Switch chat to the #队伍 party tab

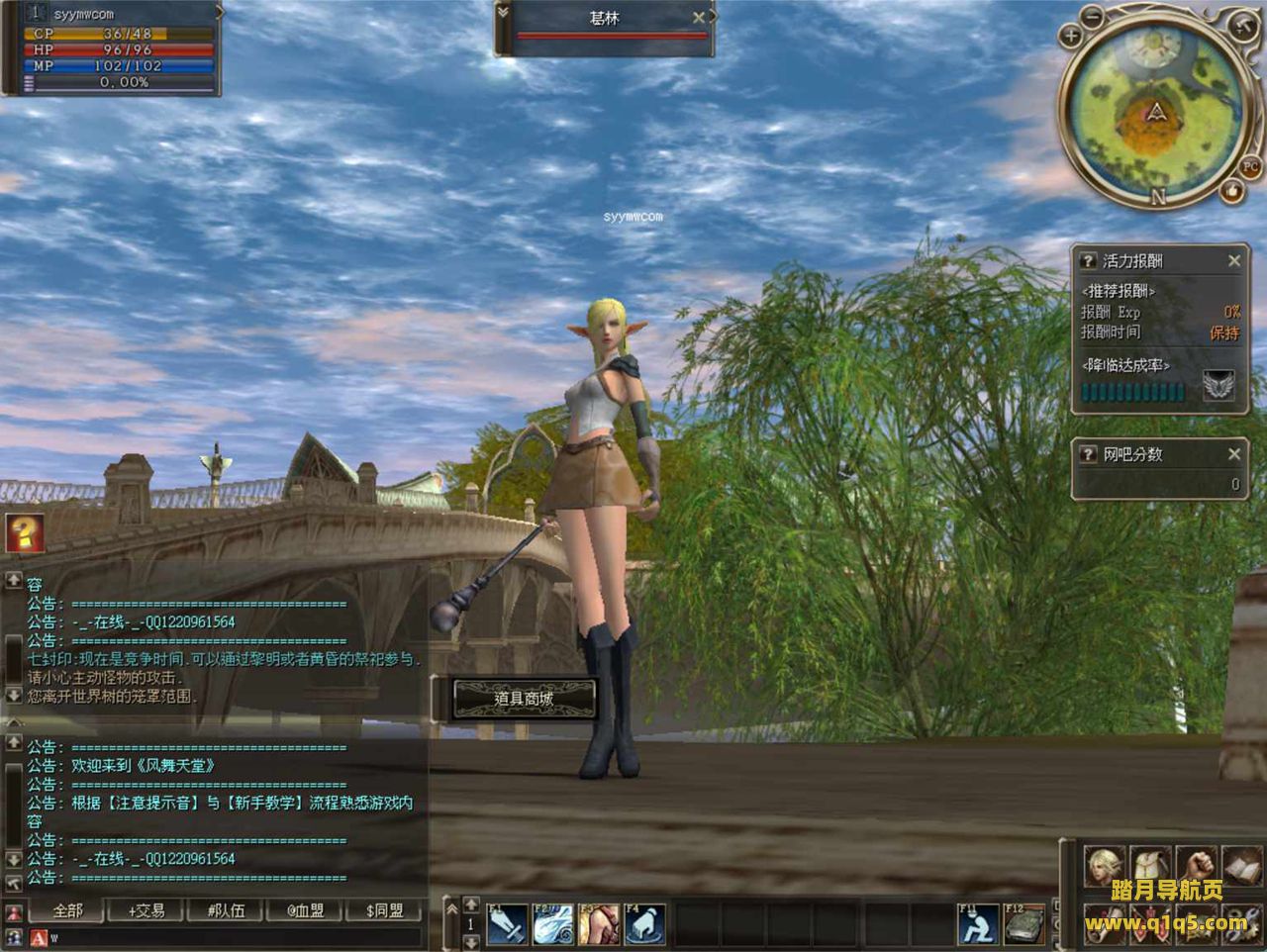tap(226, 910)
